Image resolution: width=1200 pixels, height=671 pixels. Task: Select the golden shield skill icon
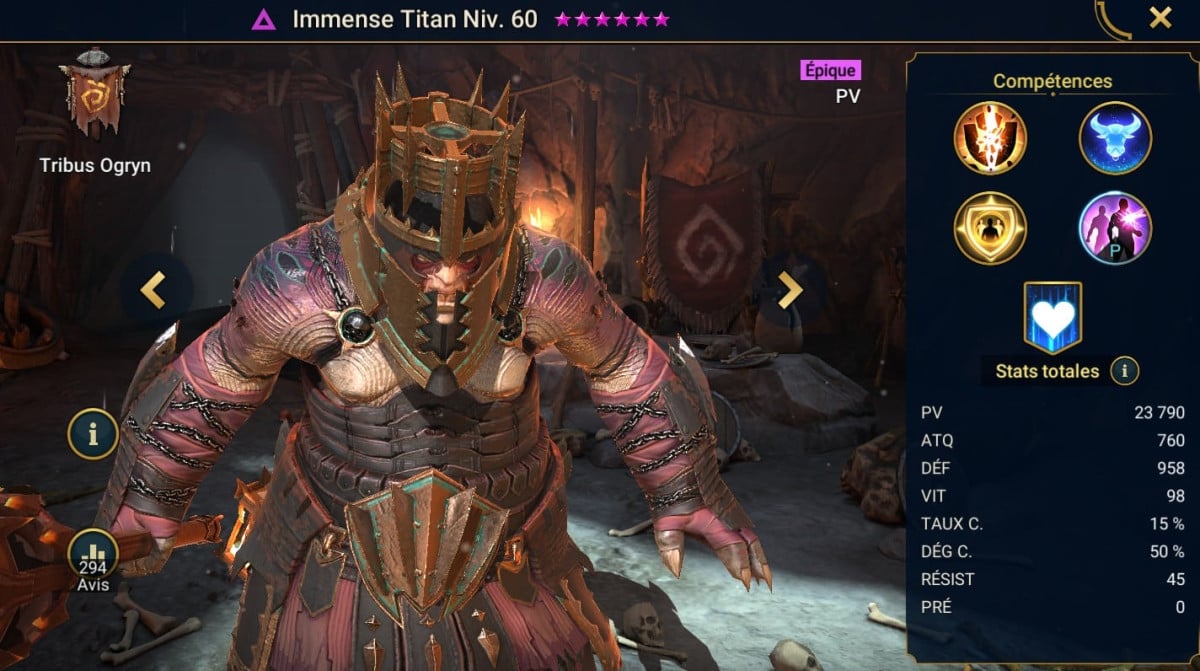[990, 227]
